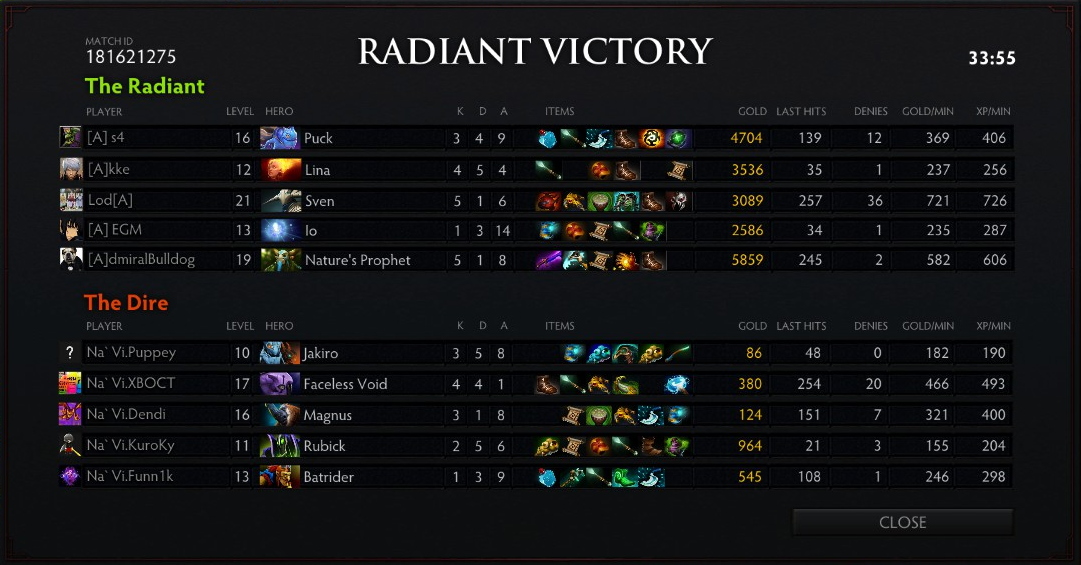
Task: Click the Faceless Void hero portrait
Action: pyautogui.click(x=280, y=384)
